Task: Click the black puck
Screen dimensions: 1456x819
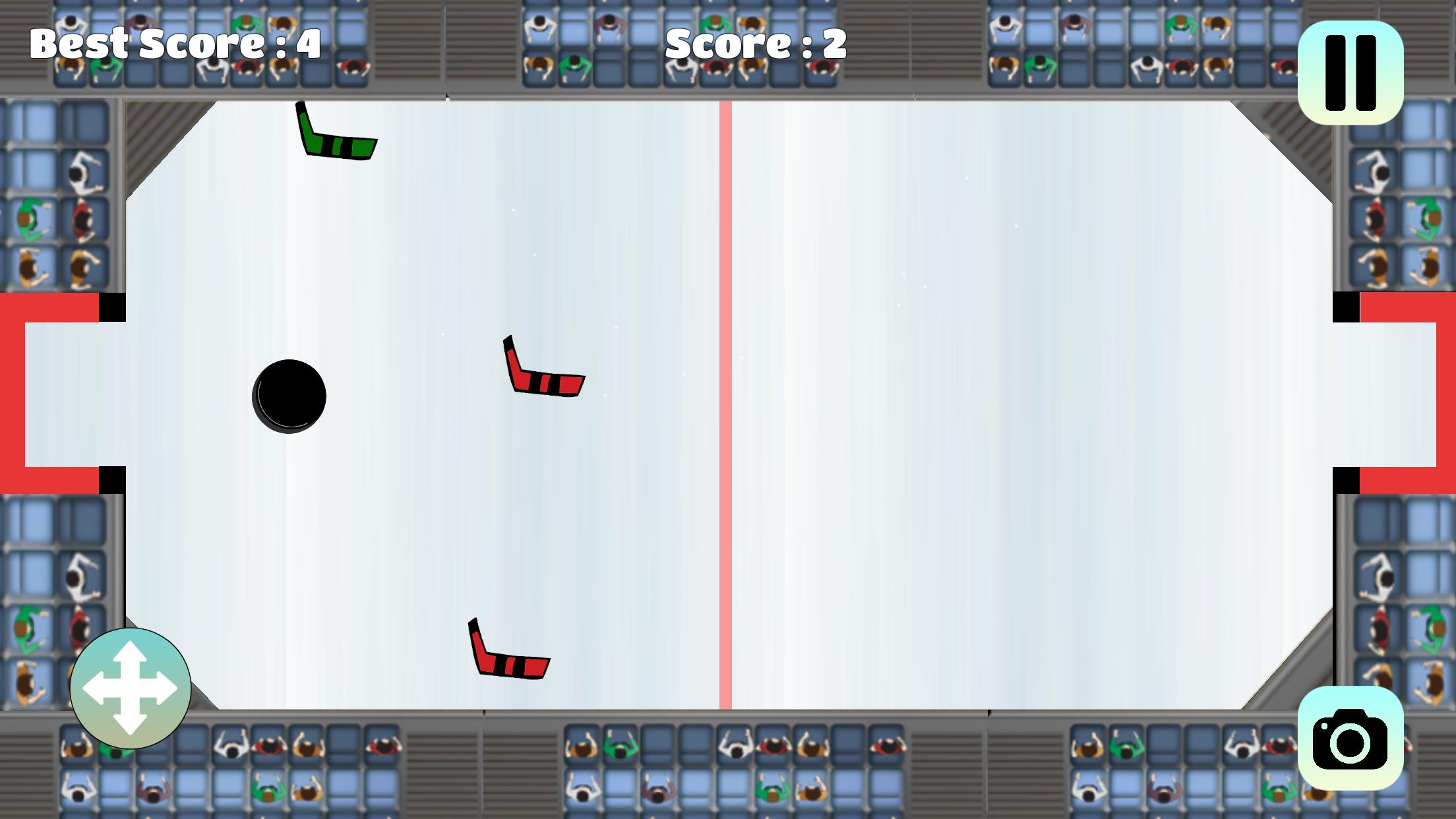Action: 289,394
